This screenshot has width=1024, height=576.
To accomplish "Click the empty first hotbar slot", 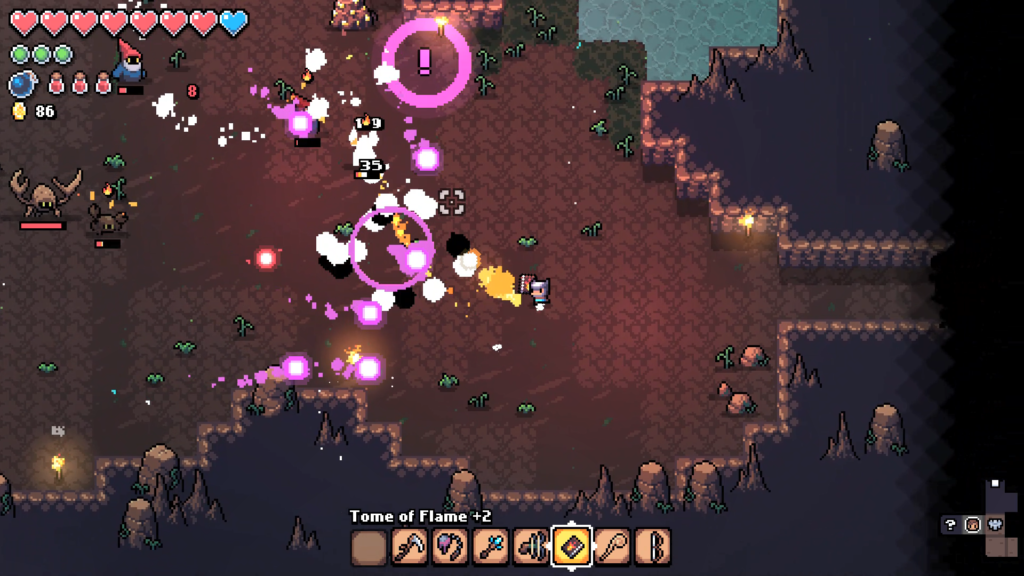I will coord(369,547).
